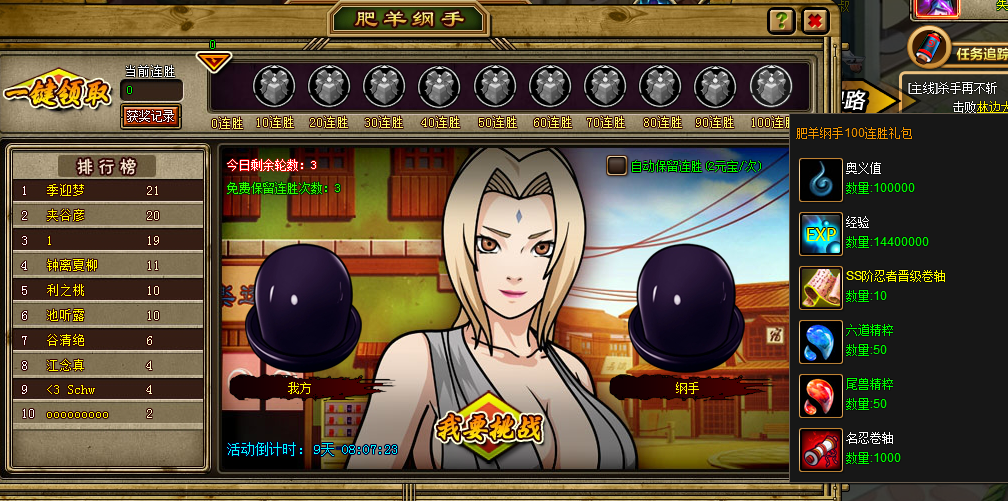Click the 尾兽精粹 red essence icon

[x=821, y=395]
